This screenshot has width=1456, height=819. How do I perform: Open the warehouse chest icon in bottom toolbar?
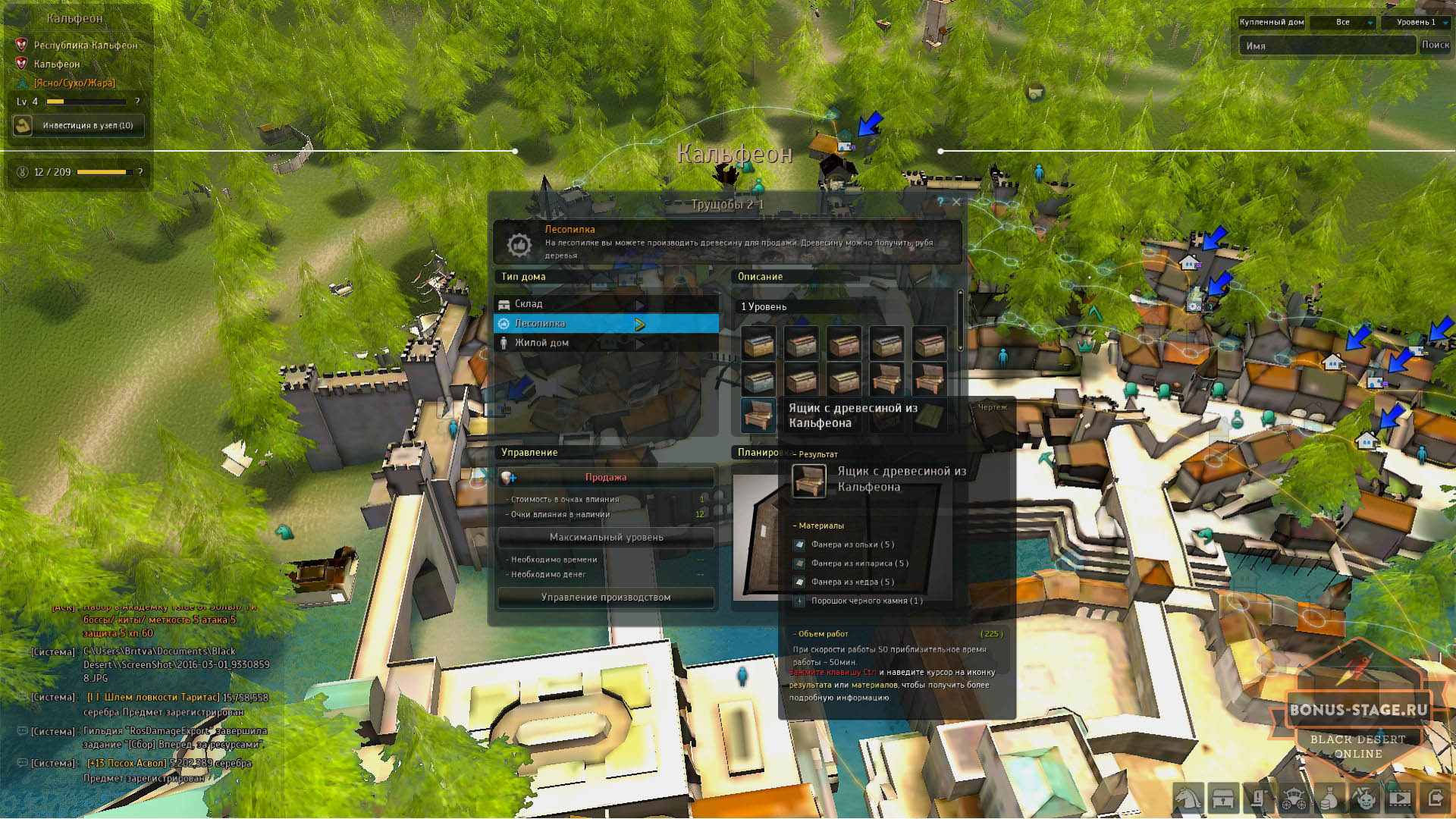(x=1222, y=799)
